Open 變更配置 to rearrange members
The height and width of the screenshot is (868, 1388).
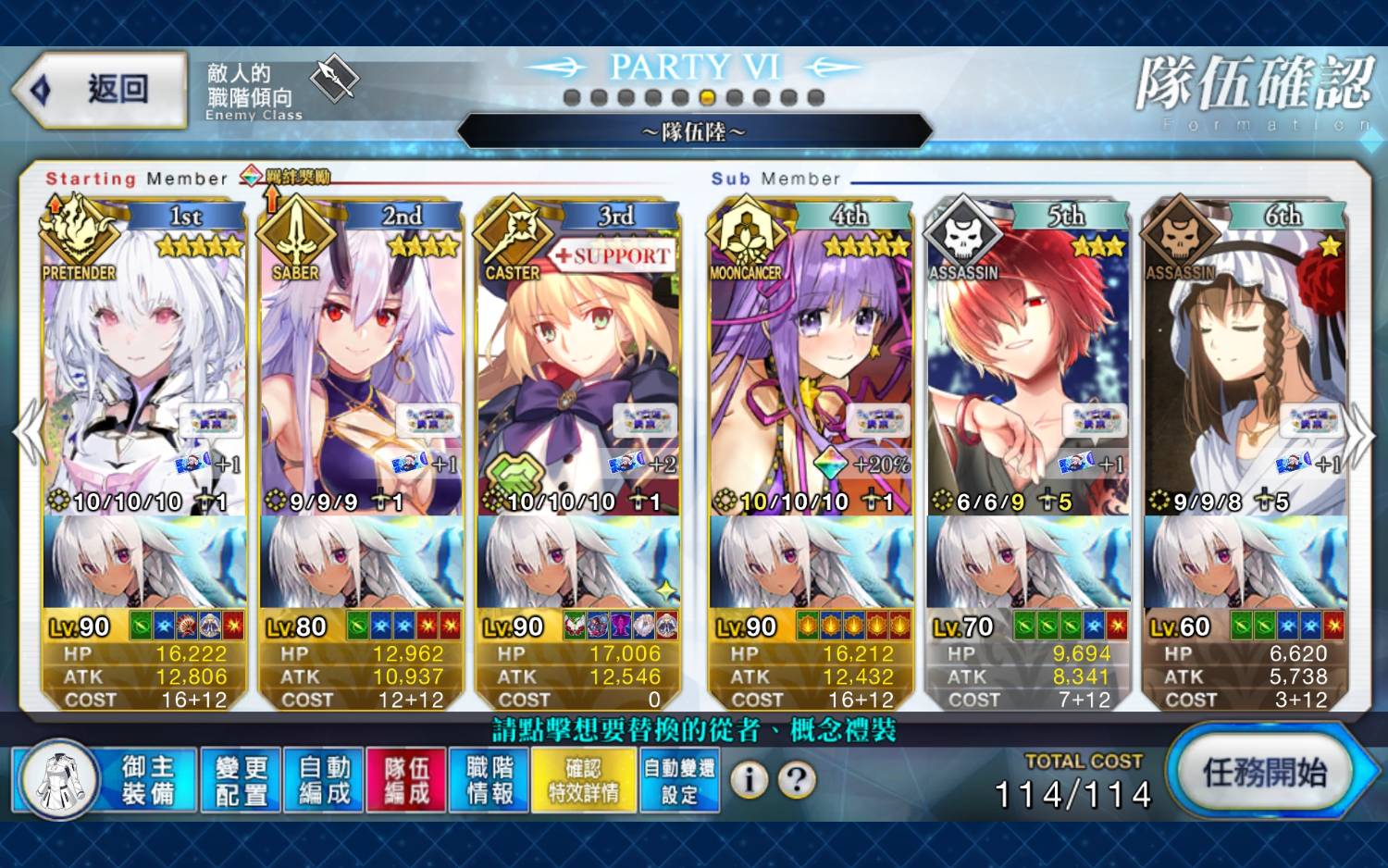(x=241, y=780)
